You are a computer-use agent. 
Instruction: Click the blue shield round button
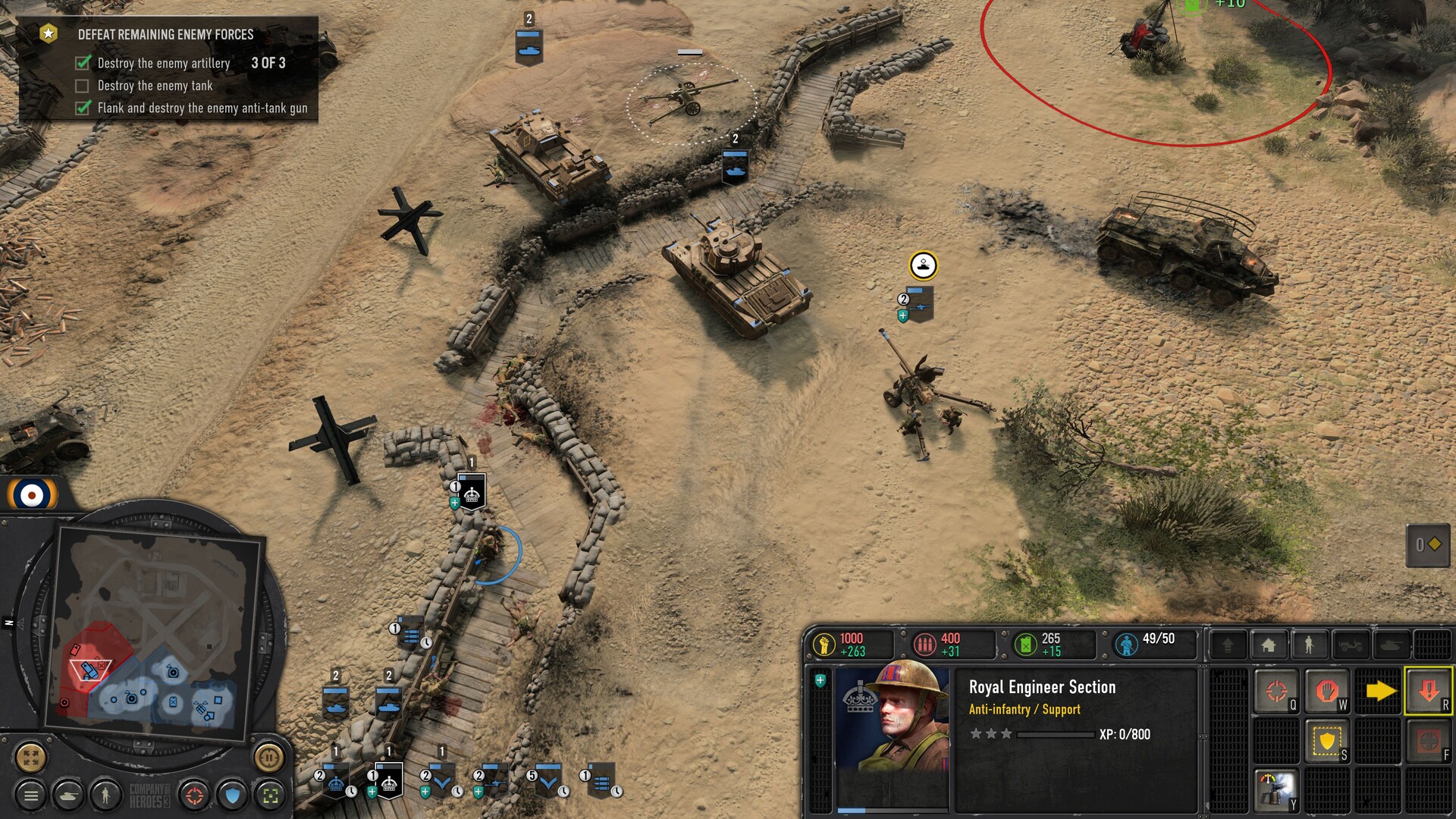coord(233,795)
